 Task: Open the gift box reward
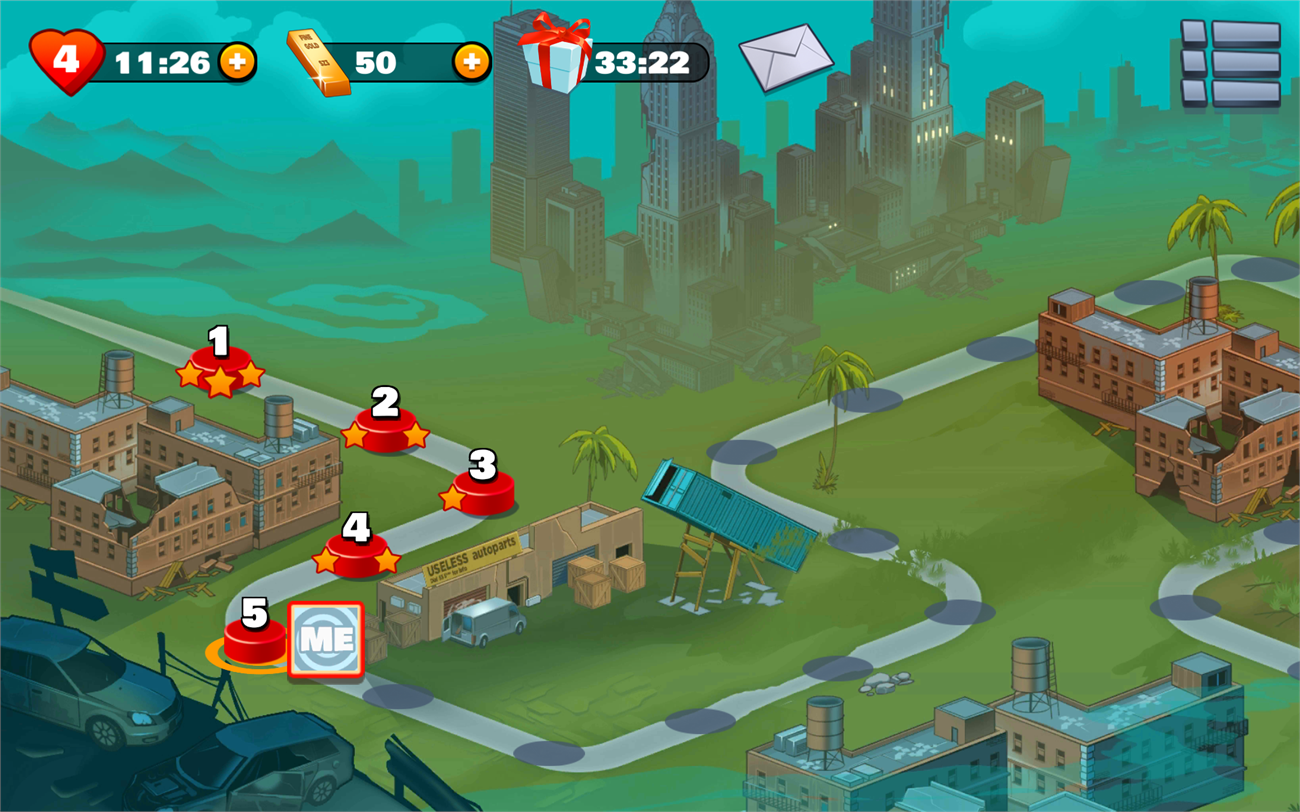pyautogui.click(x=556, y=54)
